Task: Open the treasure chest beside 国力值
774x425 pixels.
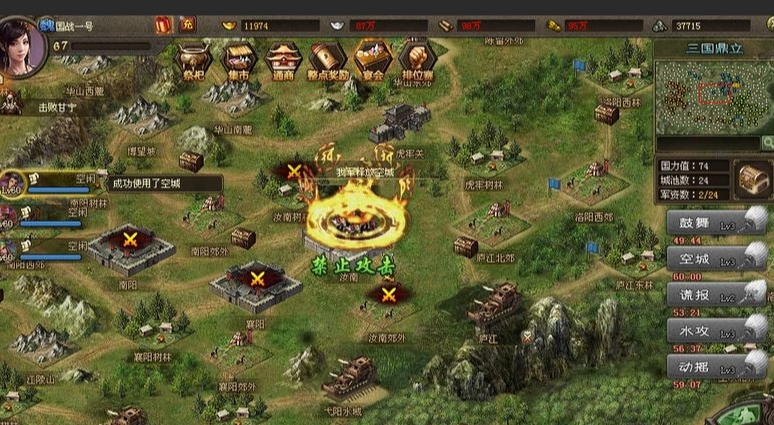Action: click(x=753, y=181)
